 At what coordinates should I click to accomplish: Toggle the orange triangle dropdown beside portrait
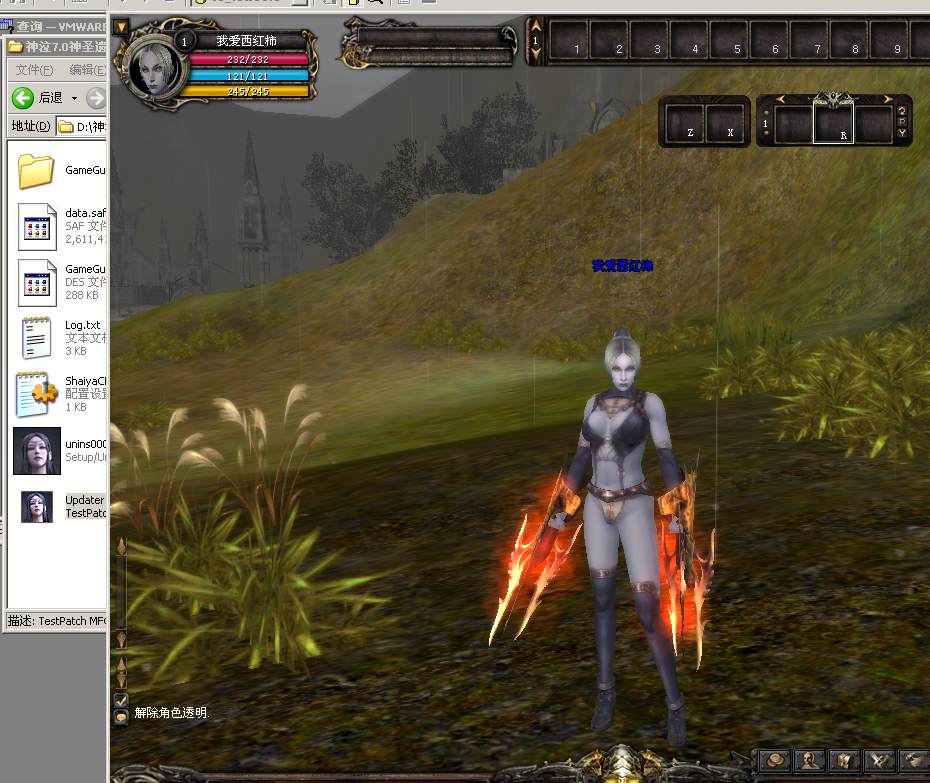click(x=122, y=26)
